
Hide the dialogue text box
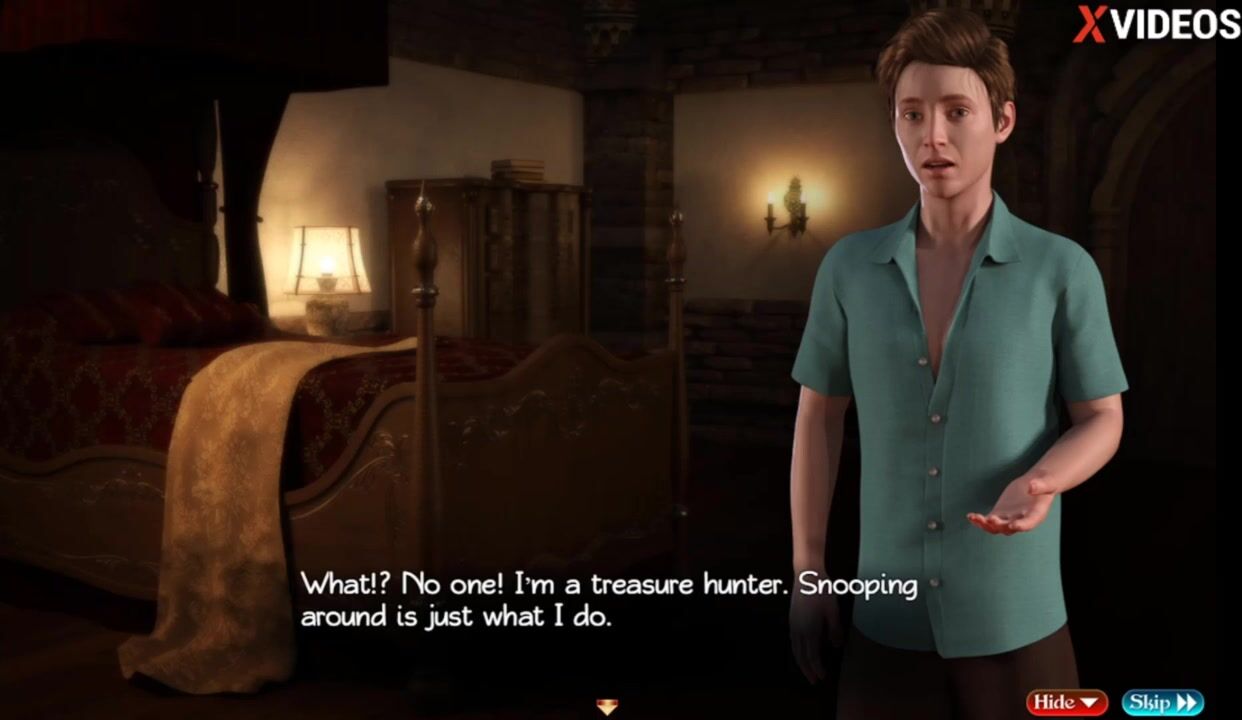pyautogui.click(x=1066, y=702)
